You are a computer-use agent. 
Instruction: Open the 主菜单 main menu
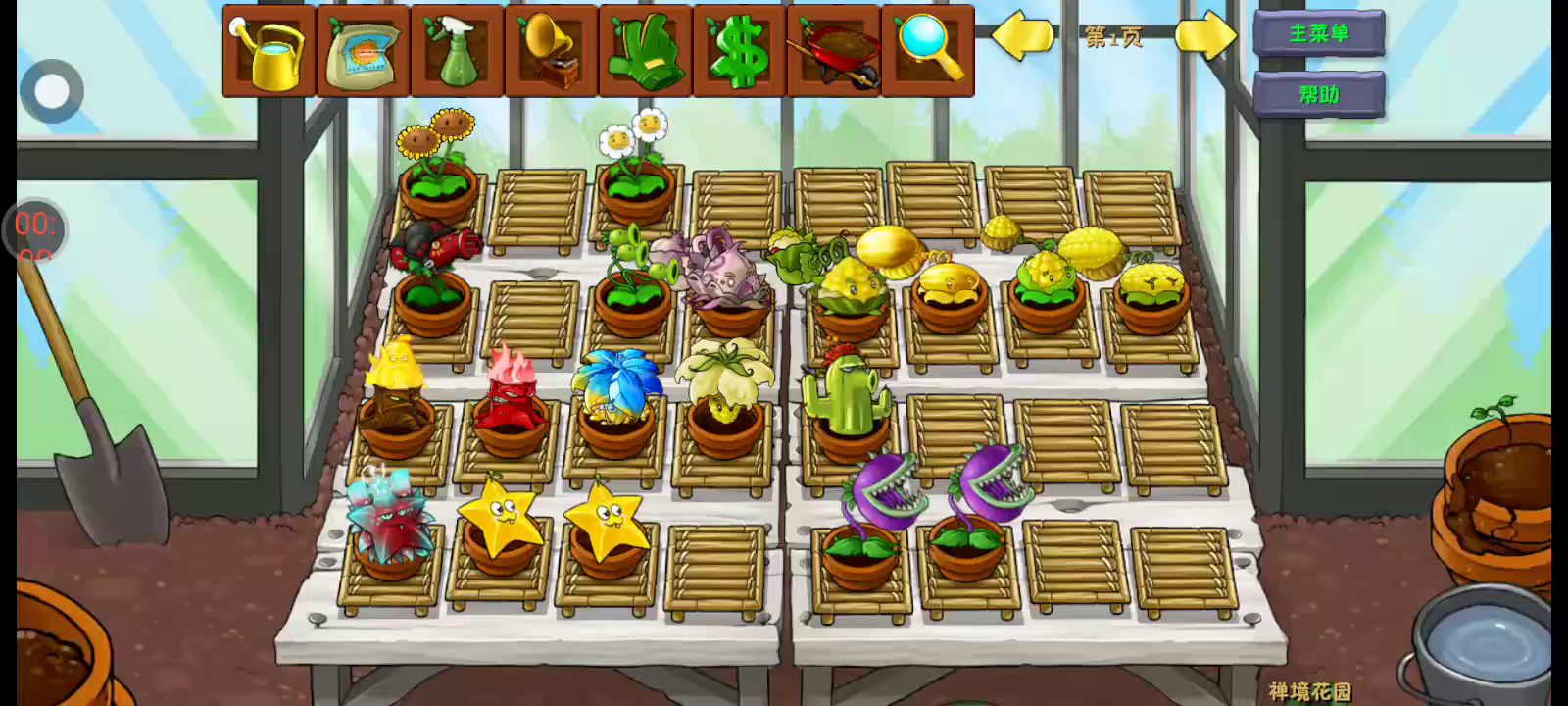click(x=1319, y=34)
